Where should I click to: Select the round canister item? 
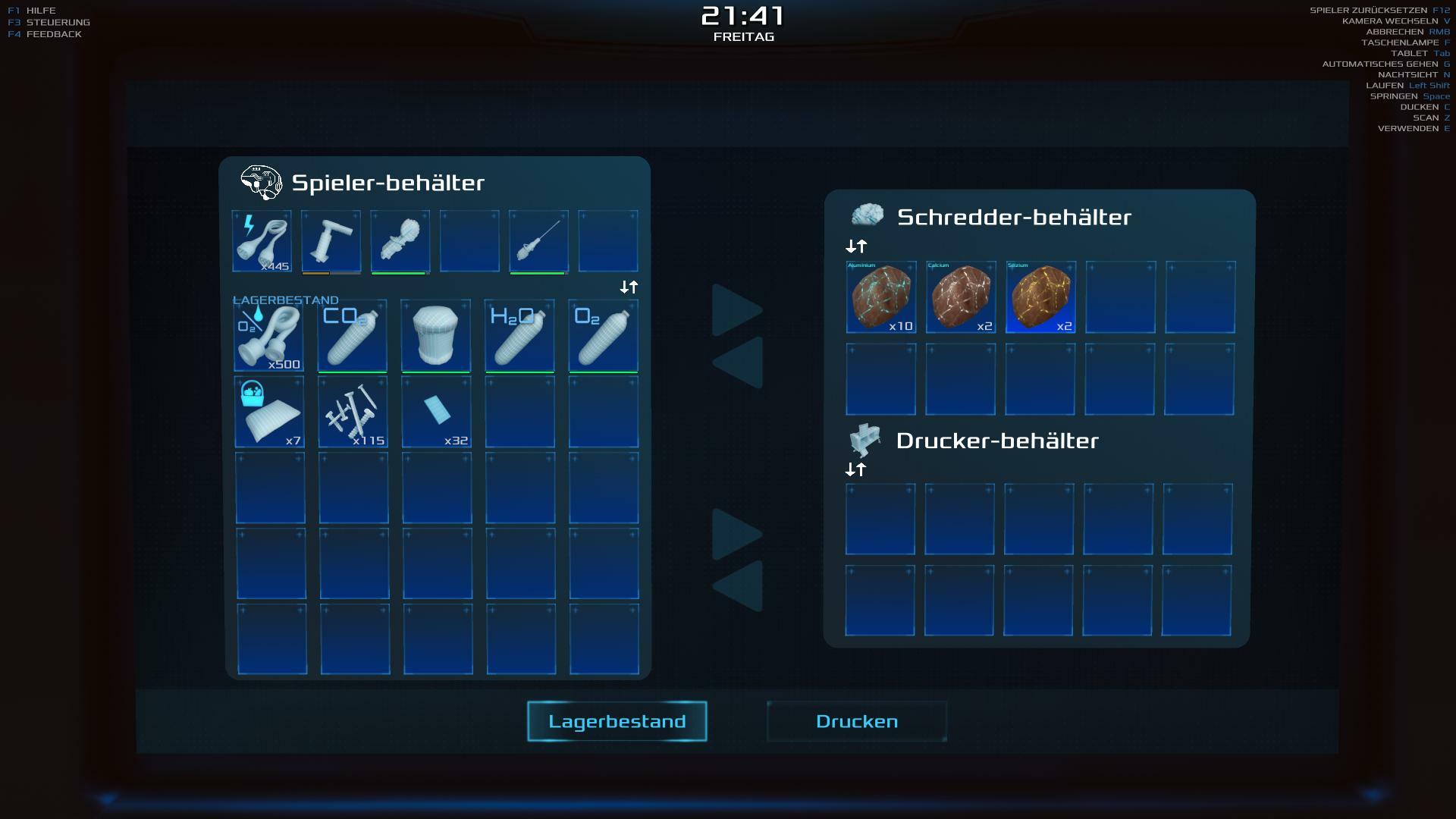tap(435, 335)
